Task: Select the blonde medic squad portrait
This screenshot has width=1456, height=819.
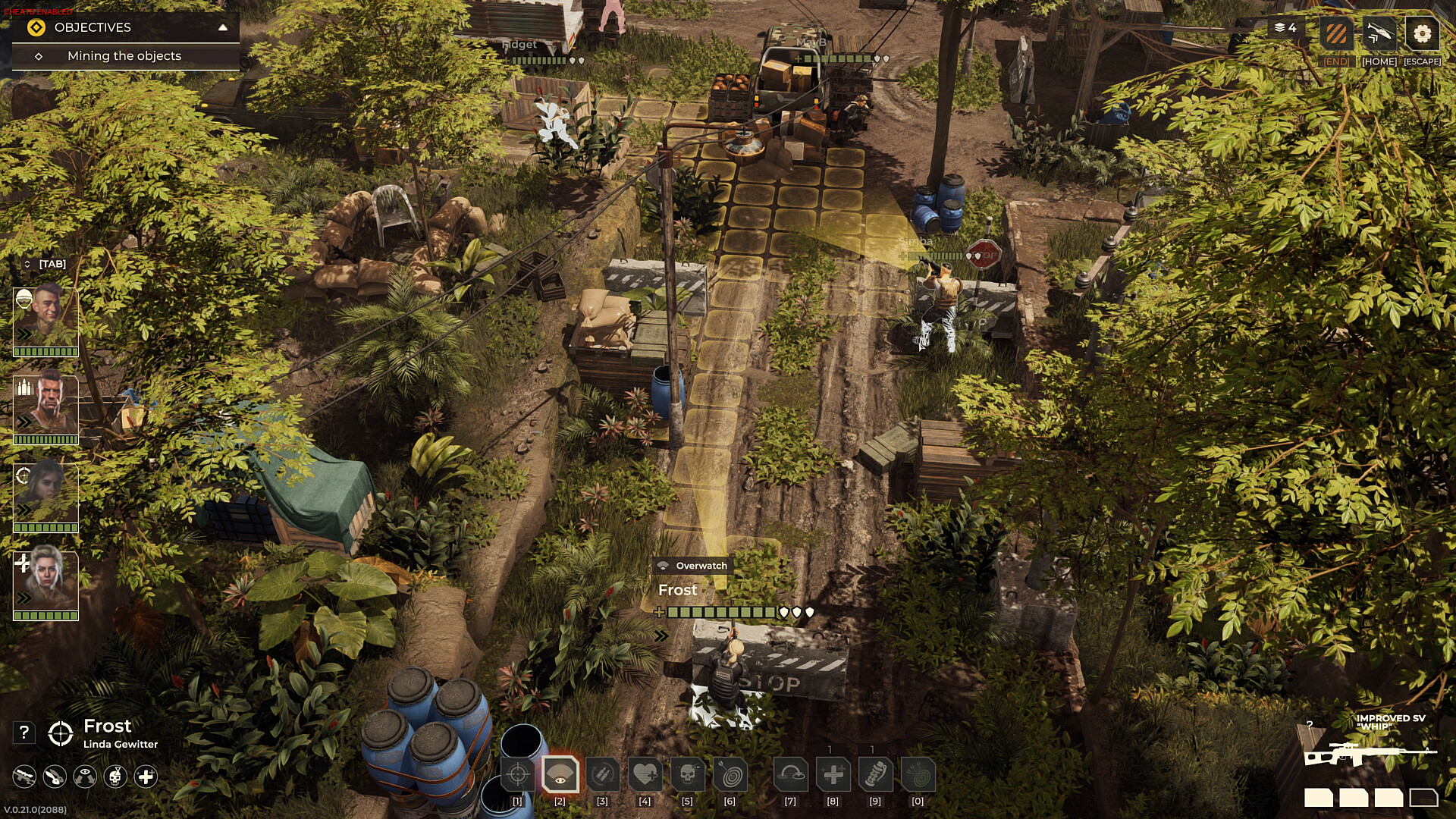Action: (x=45, y=582)
